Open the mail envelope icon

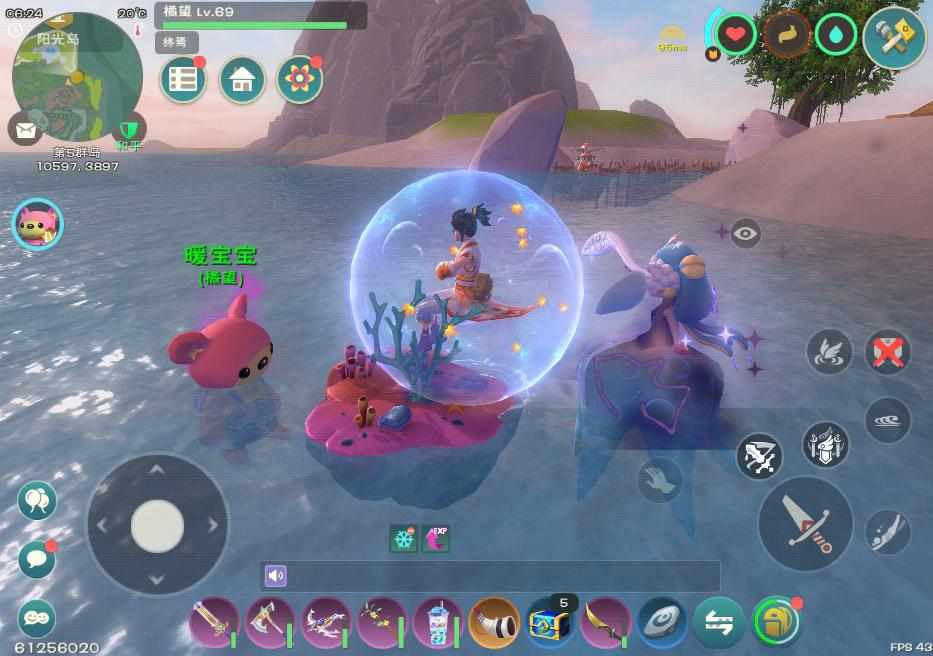pyautogui.click(x=24, y=128)
